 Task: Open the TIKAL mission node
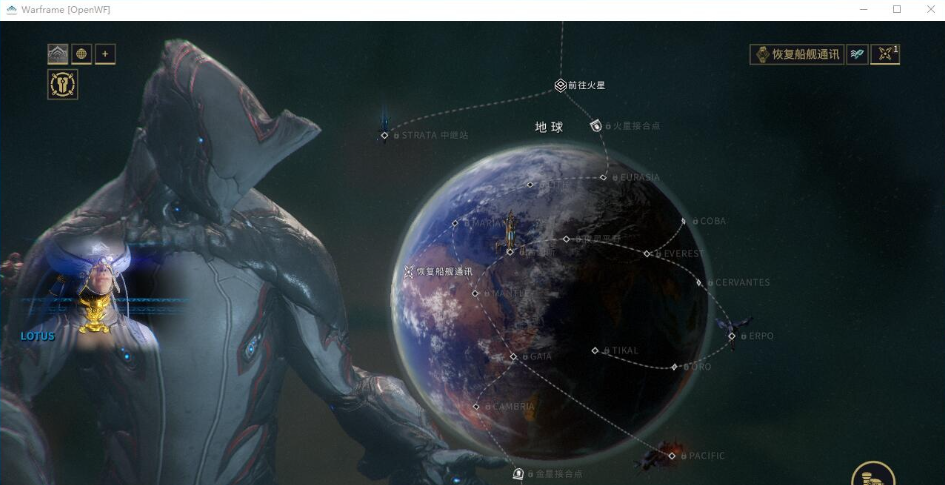click(x=596, y=351)
